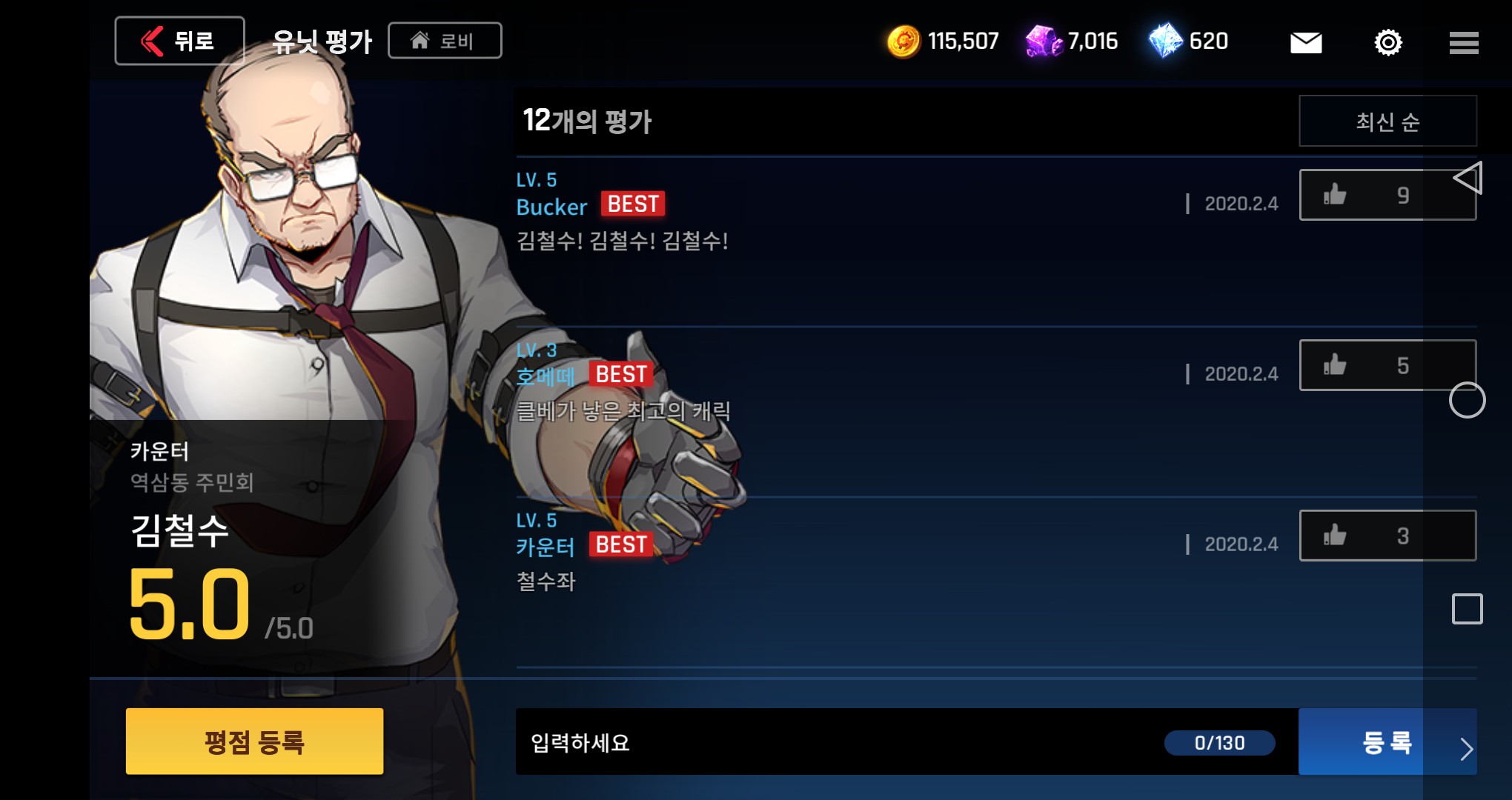The image size is (1512, 800).
Task: Open the hamburger menu
Action: click(x=1464, y=42)
